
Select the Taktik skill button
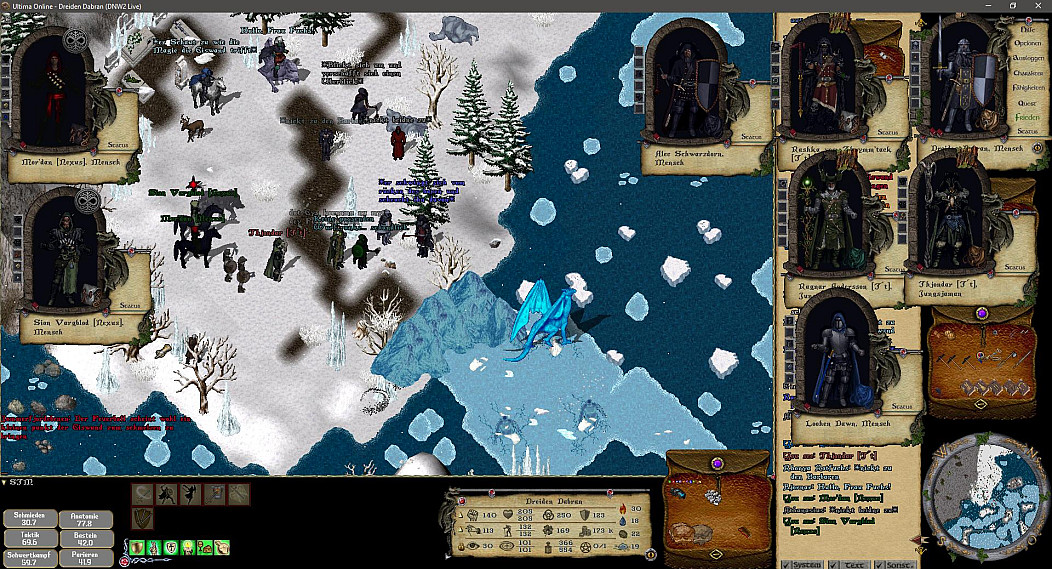pyautogui.click(x=28, y=537)
